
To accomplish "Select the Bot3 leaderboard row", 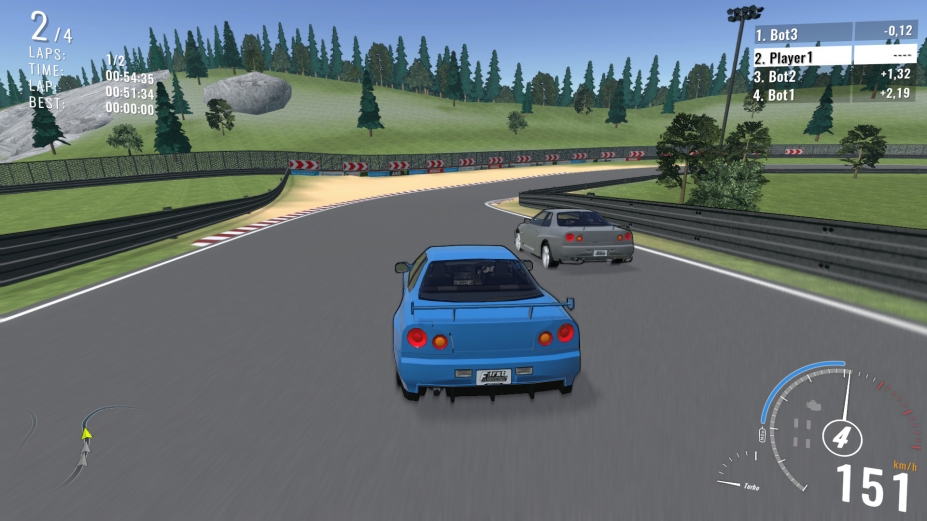I will pyautogui.click(x=834, y=34).
